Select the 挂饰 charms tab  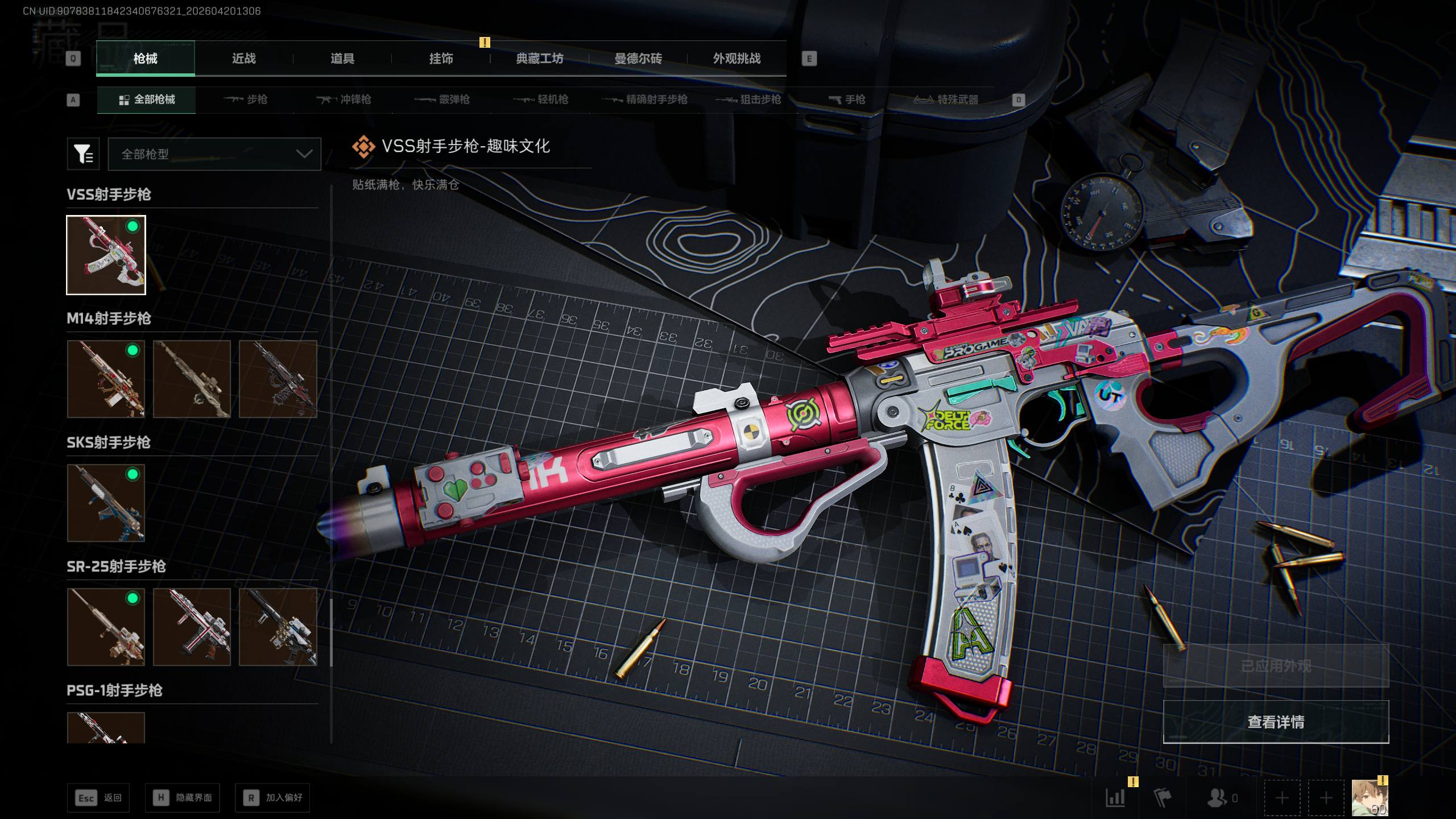441,59
